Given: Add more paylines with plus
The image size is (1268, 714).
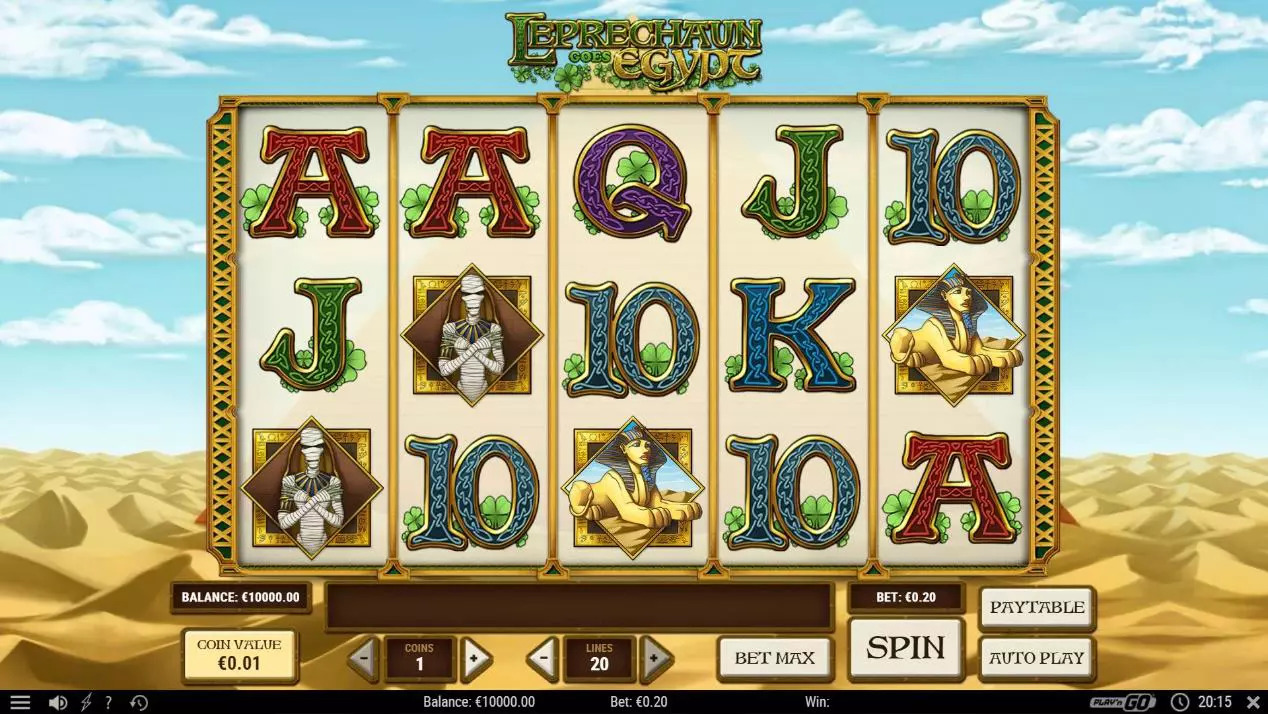Looking at the screenshot, I should tap(655, 658).
